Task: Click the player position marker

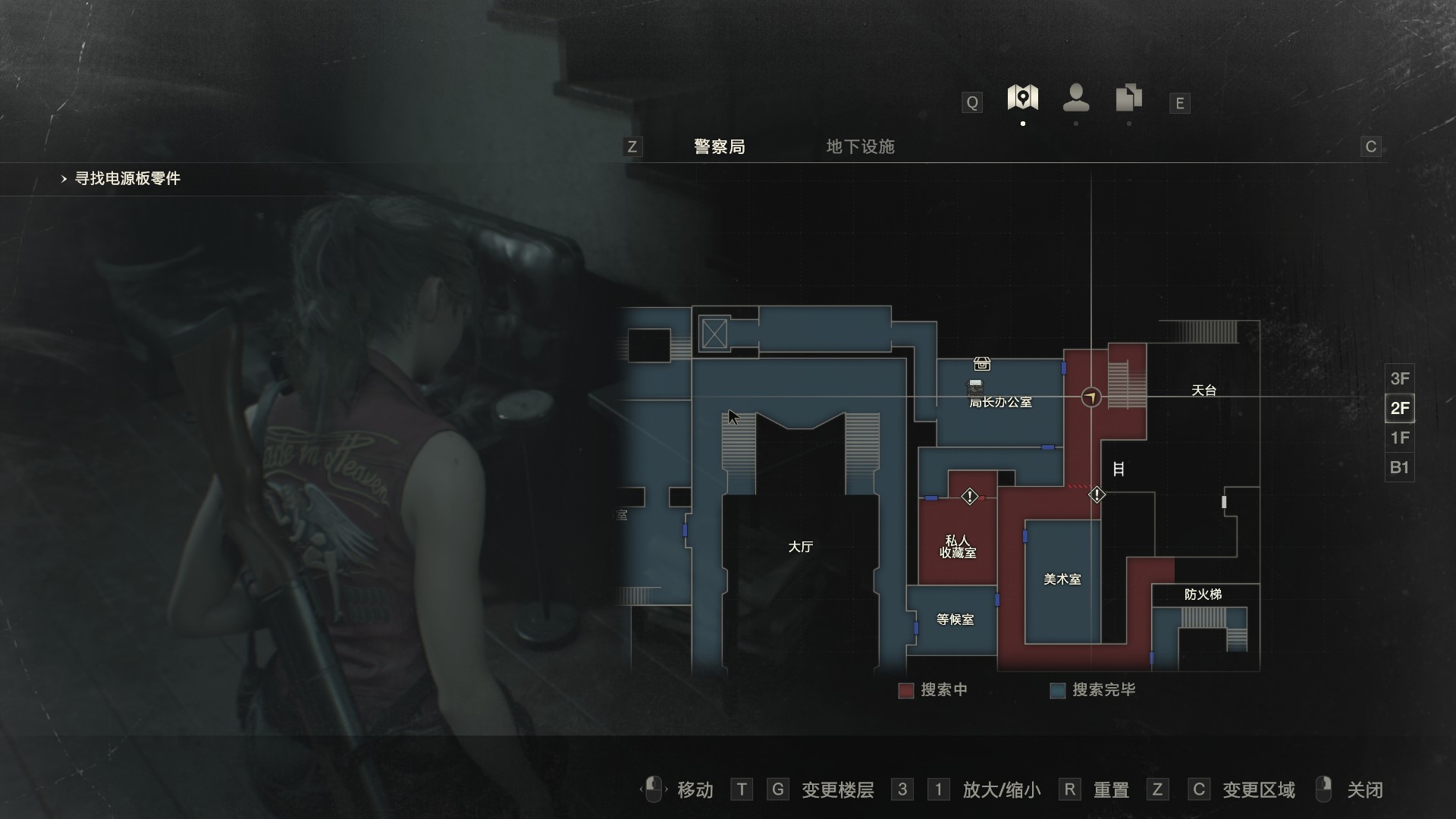Action: tap(1090, 397)
